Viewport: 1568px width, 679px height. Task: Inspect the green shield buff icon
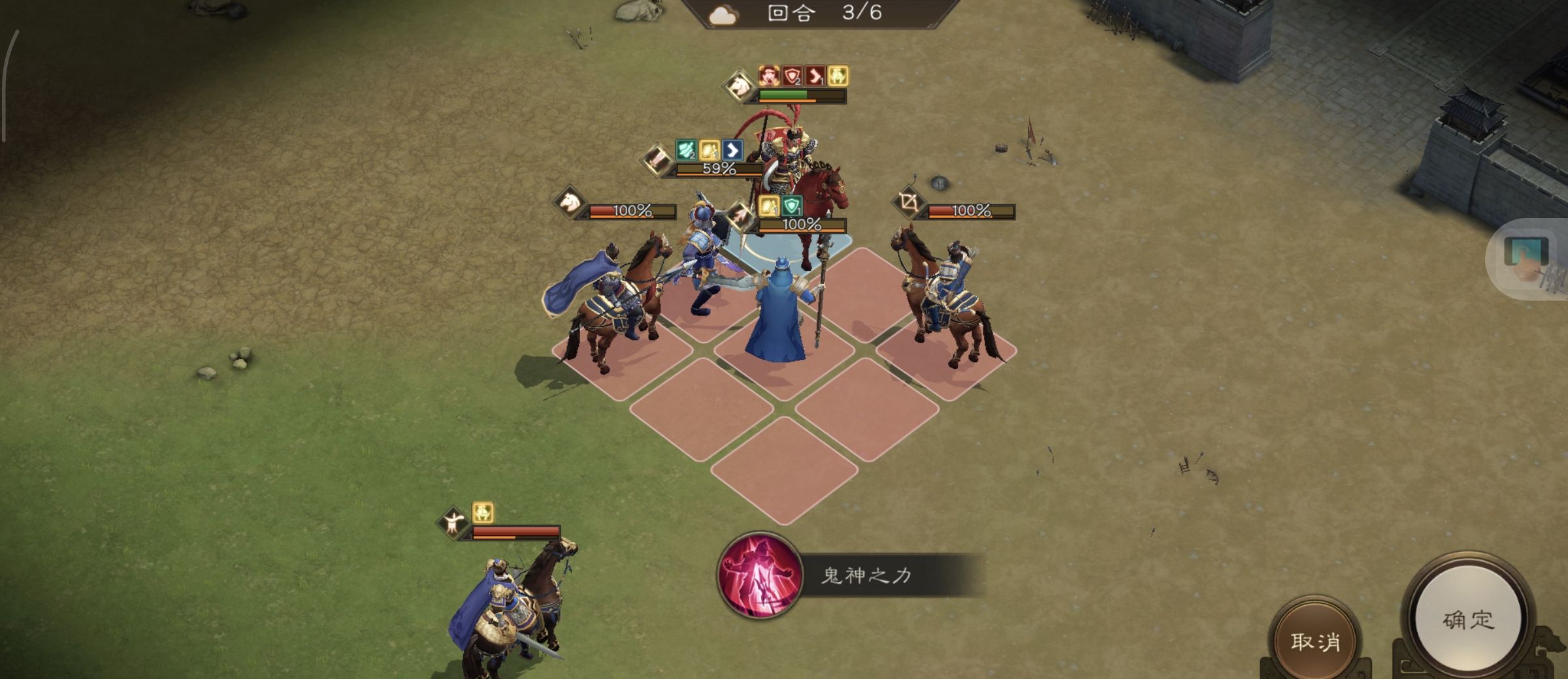point(792,206)
